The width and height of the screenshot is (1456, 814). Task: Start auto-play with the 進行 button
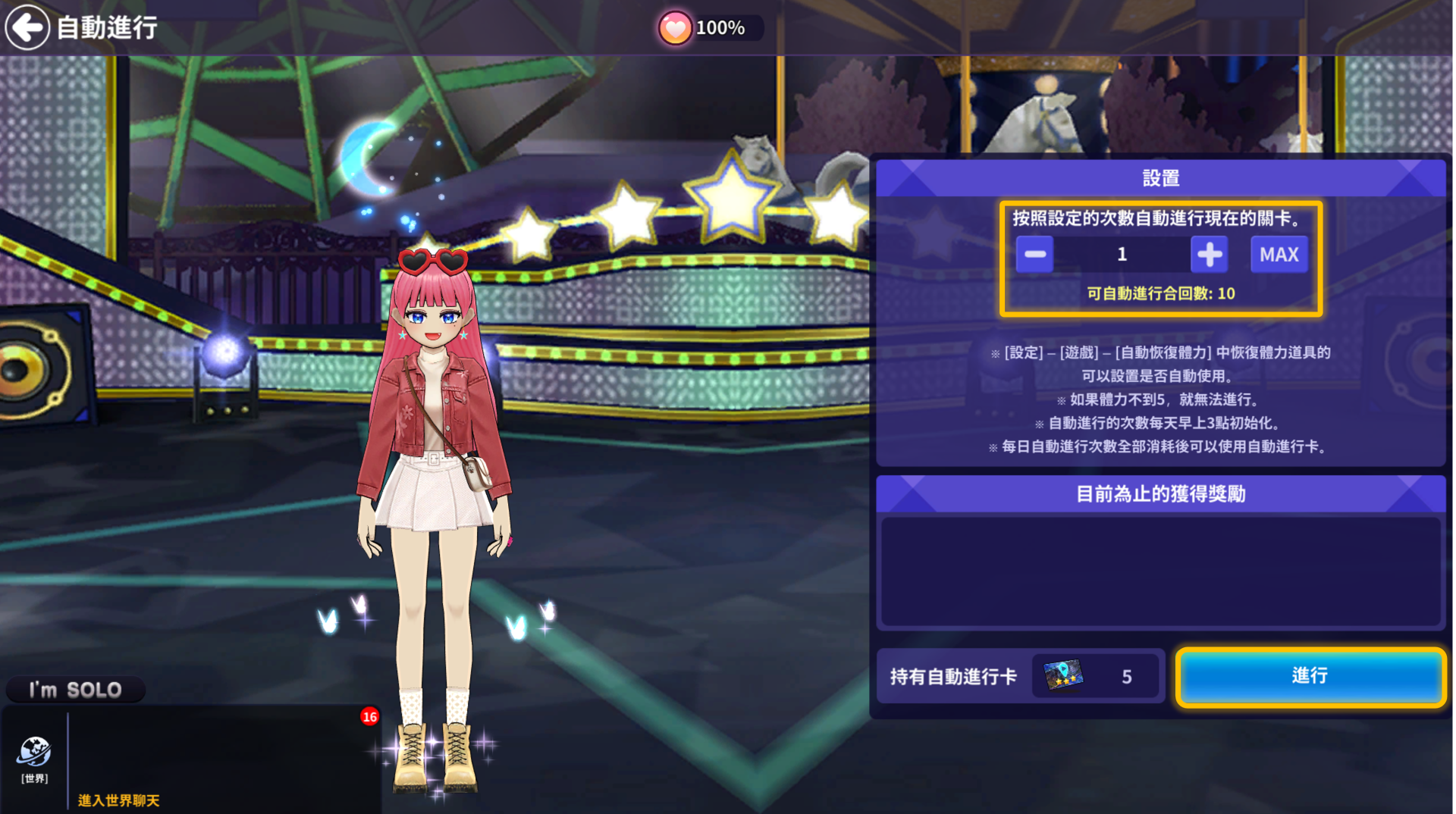1310,676
